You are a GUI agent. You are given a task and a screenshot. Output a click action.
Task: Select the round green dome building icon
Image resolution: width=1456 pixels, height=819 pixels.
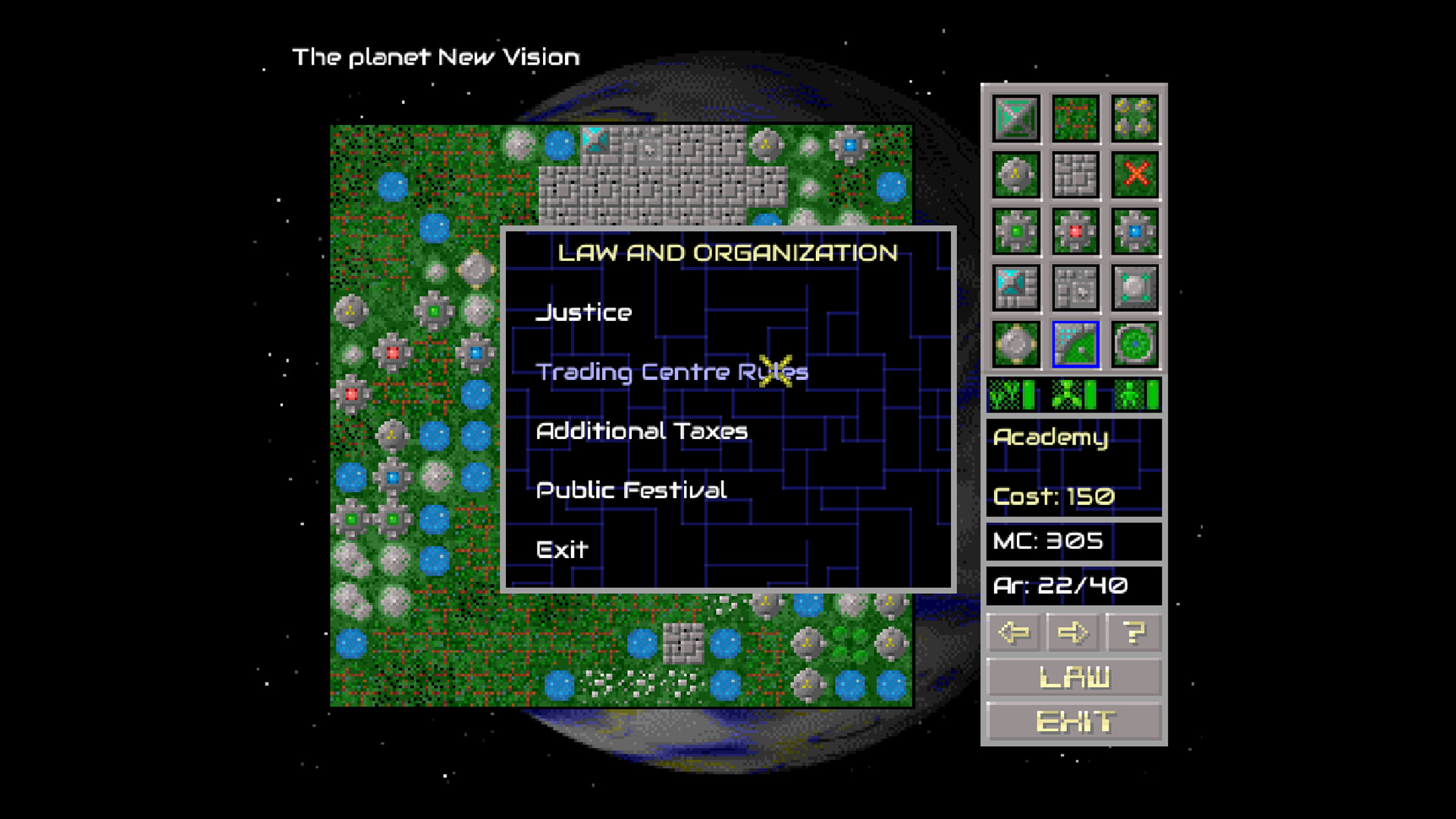click(1135, 344)
